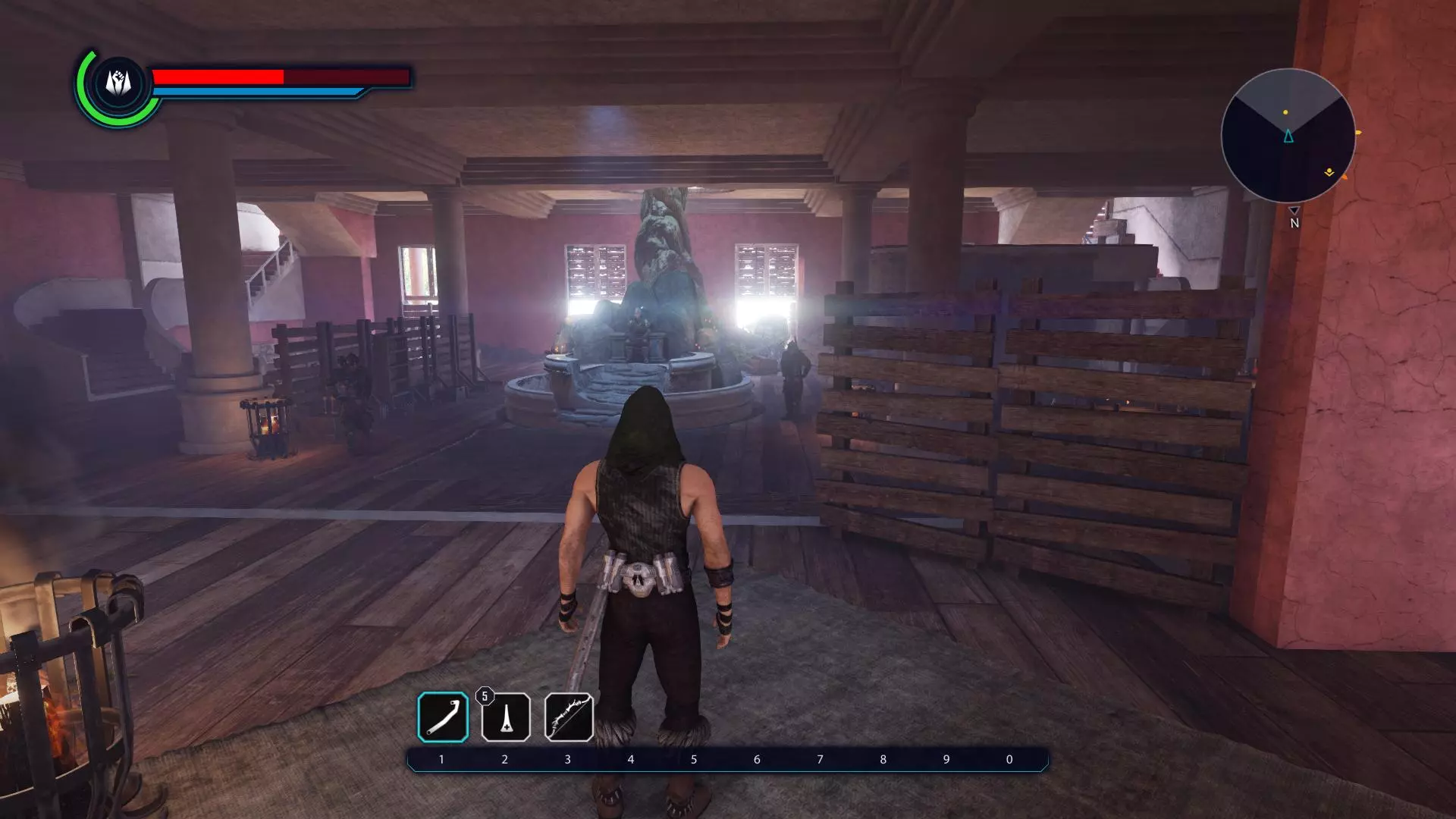Equip the bow in the hotbar

click(x=569, y=717)
